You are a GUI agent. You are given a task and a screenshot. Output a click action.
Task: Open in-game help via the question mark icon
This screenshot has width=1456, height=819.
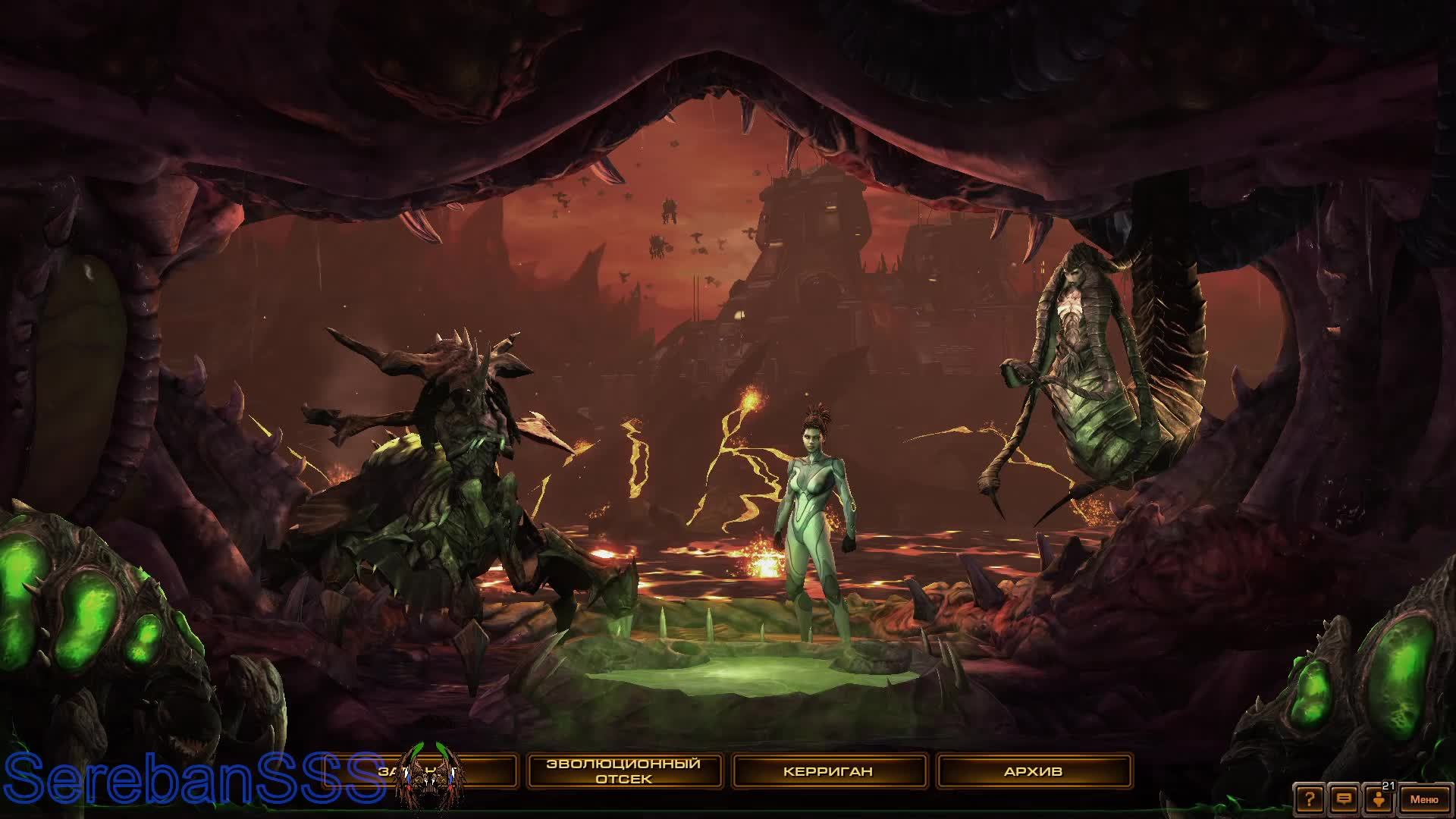click(1309, 799)
